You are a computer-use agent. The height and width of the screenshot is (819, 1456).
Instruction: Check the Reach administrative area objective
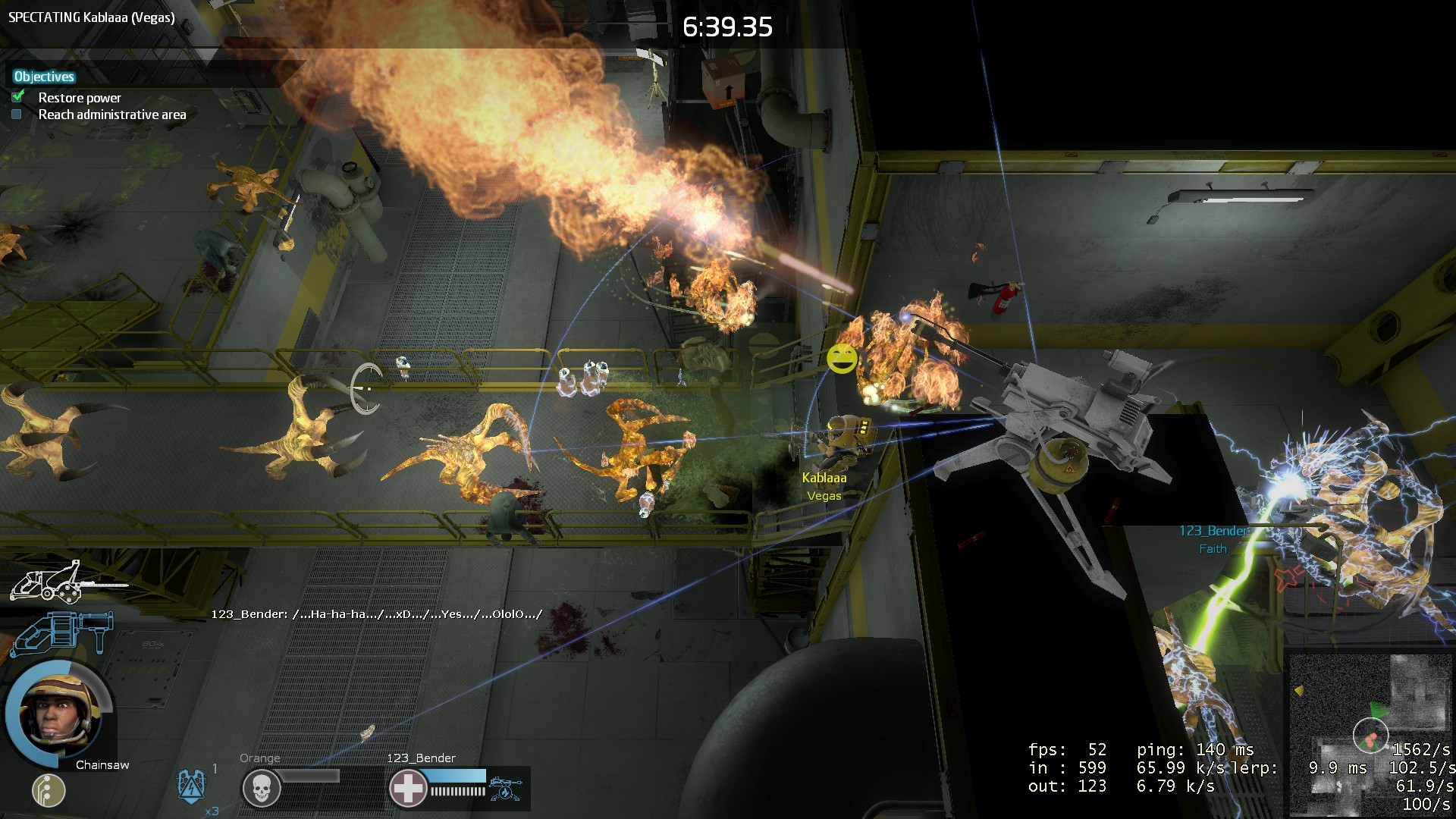16,114
